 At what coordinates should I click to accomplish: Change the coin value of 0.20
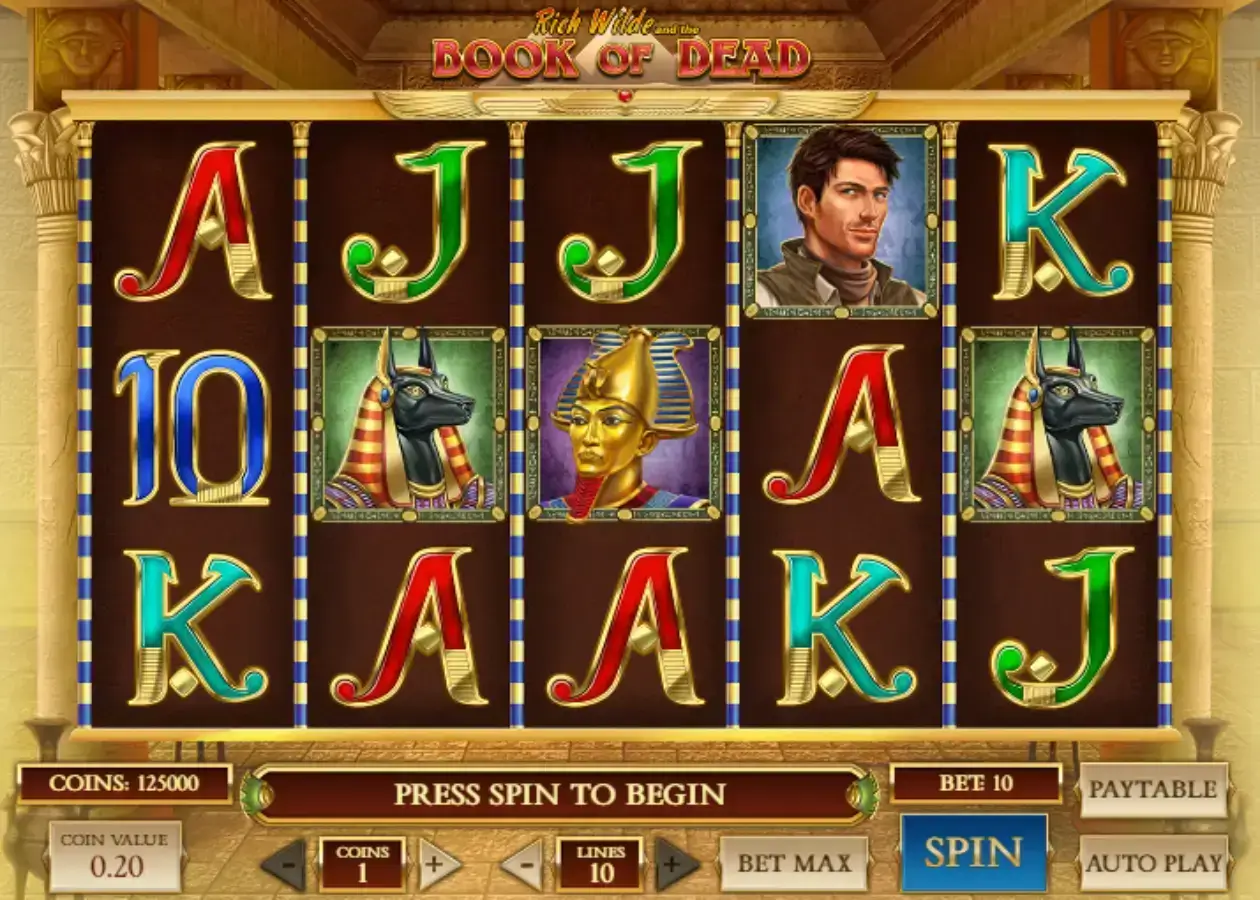pos(116,856)
